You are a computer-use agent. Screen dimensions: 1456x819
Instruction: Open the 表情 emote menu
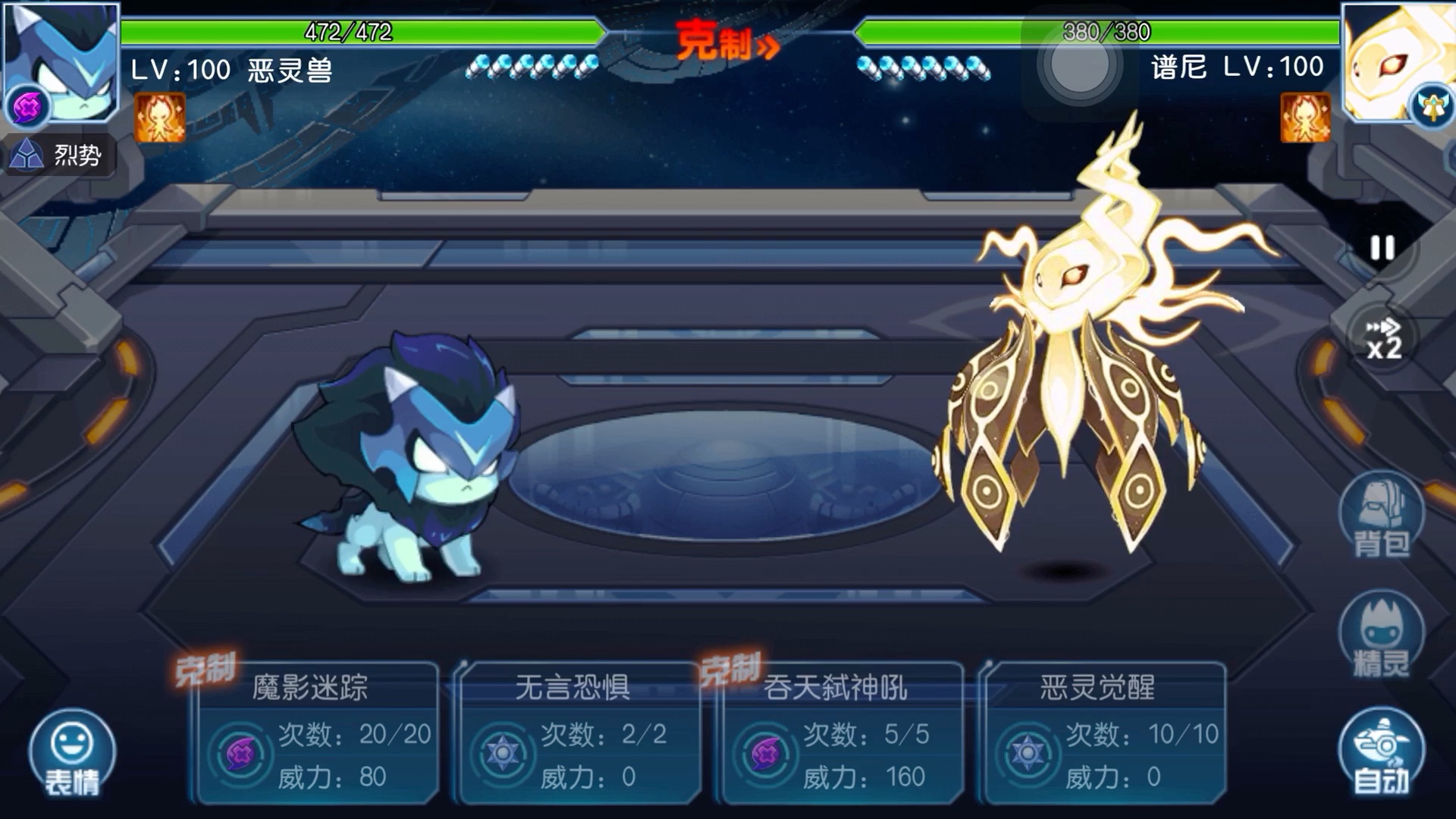tap(72, 752)
